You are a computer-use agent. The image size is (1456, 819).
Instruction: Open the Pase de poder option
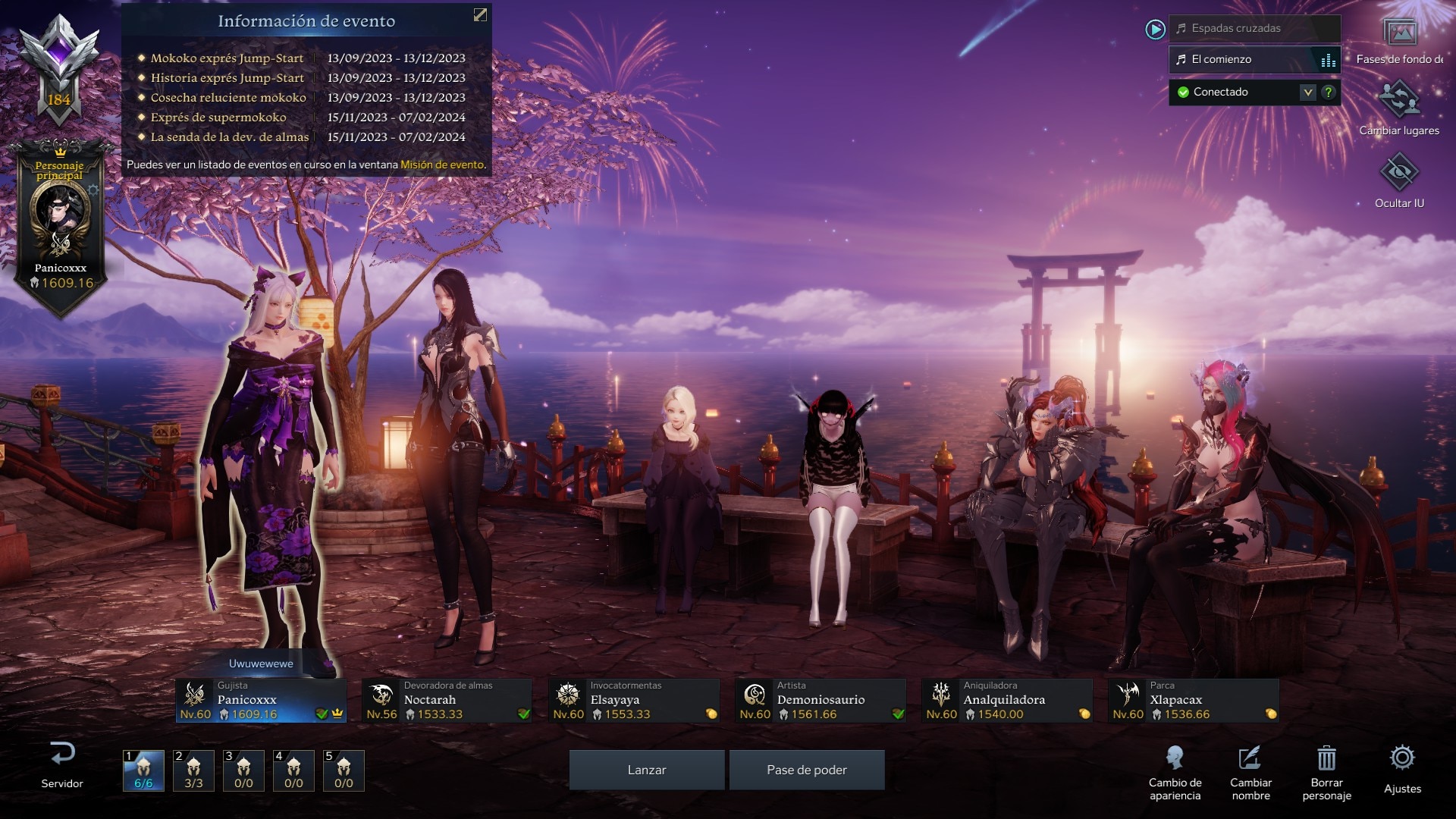(806, 770)
